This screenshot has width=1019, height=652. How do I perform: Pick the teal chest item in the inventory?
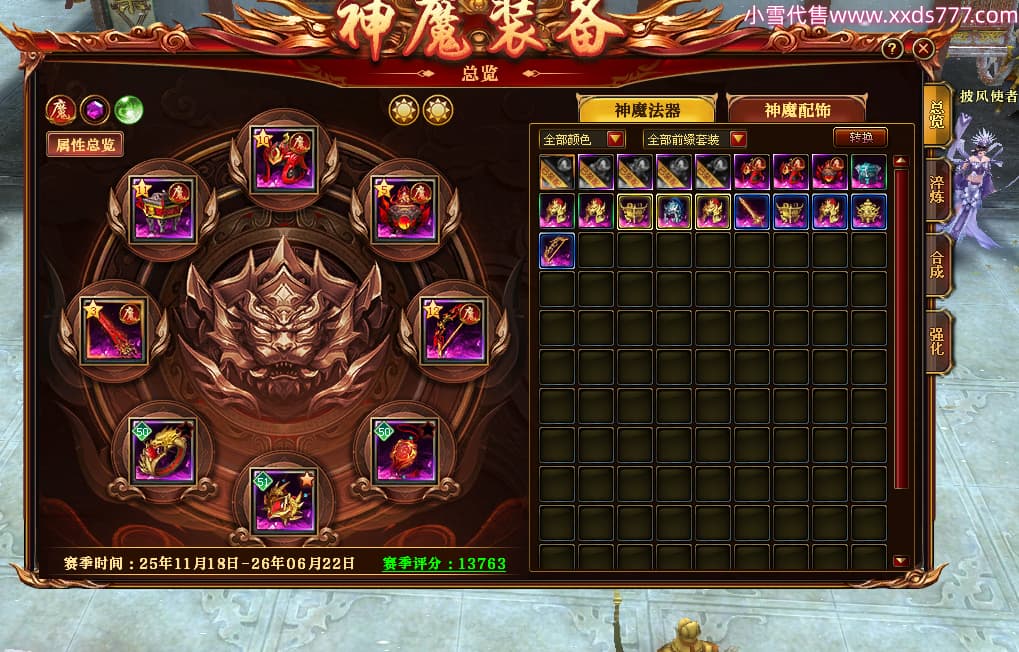(x=868, y=172)
